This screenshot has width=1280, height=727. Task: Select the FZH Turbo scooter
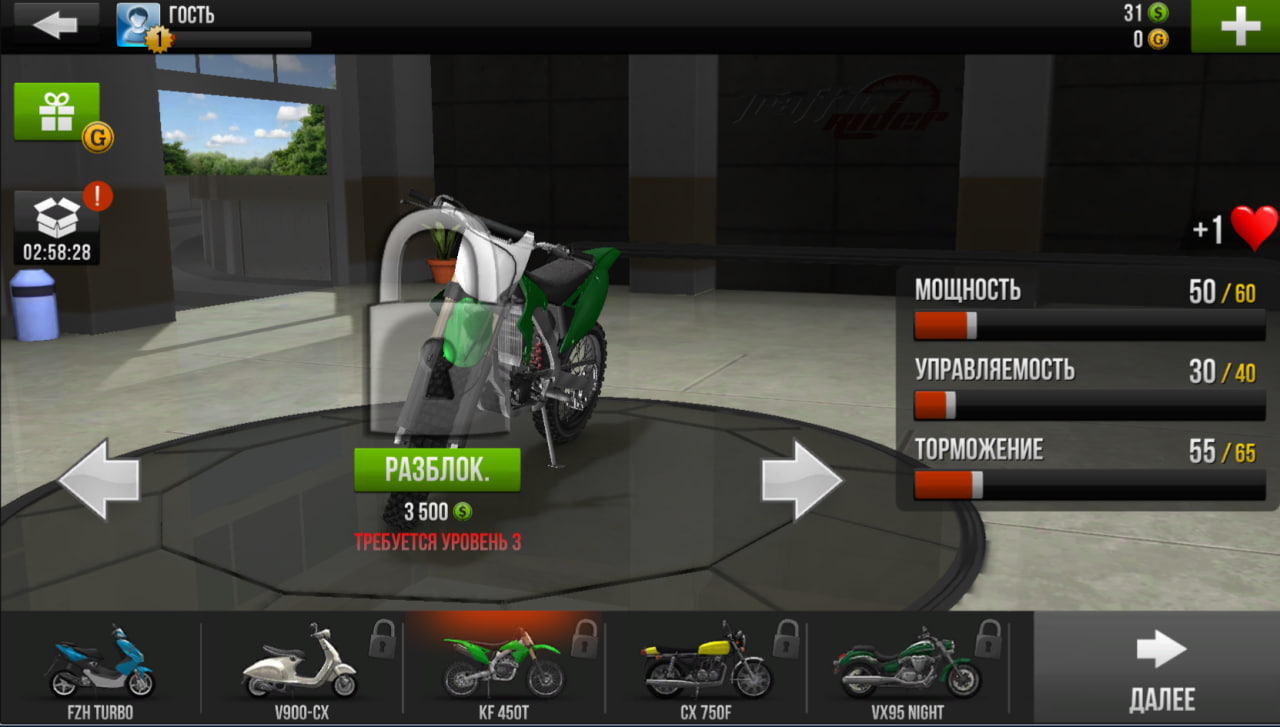pyautogui.click(x=101, y=668)
